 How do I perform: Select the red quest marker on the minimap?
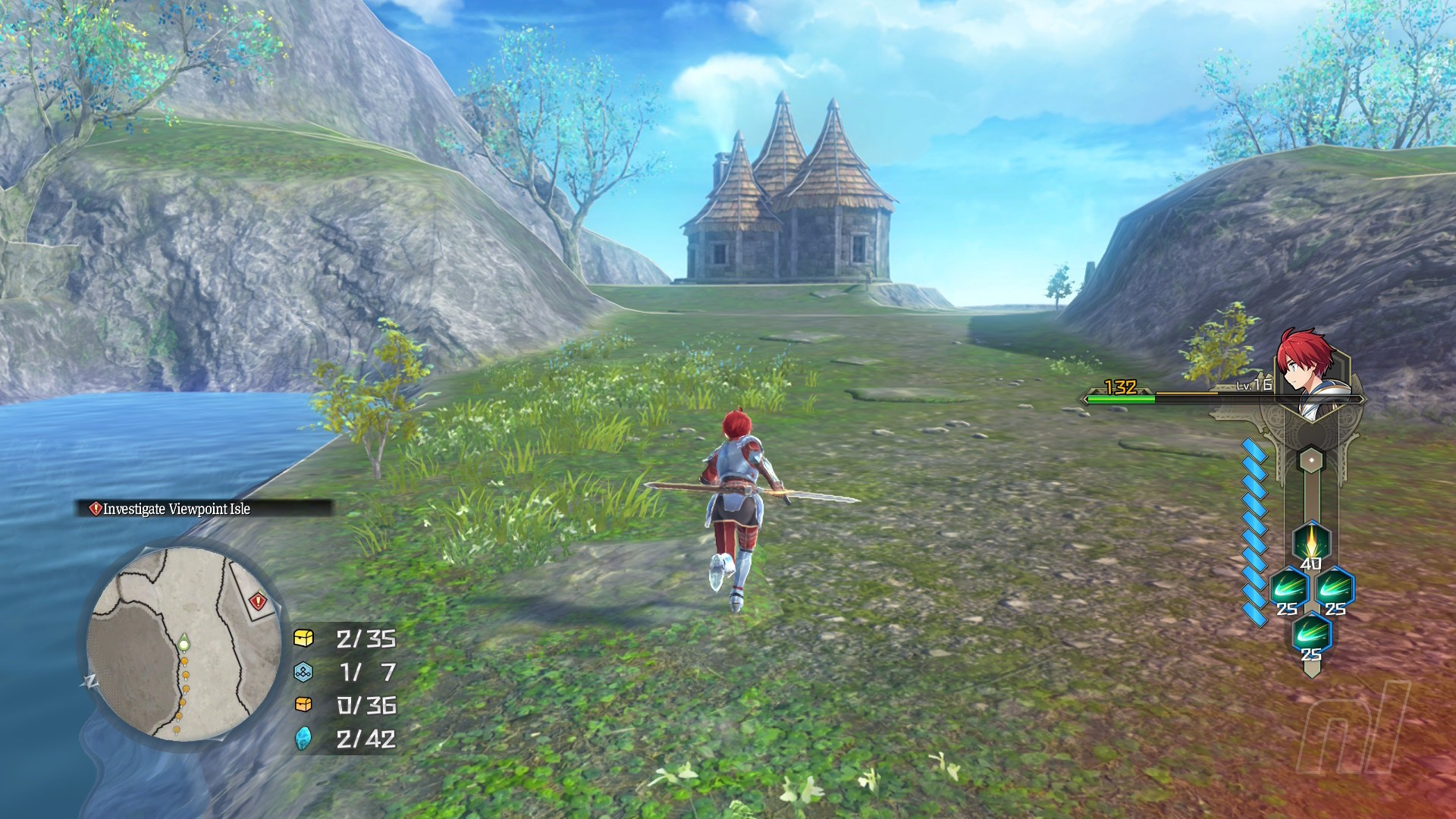258,601
